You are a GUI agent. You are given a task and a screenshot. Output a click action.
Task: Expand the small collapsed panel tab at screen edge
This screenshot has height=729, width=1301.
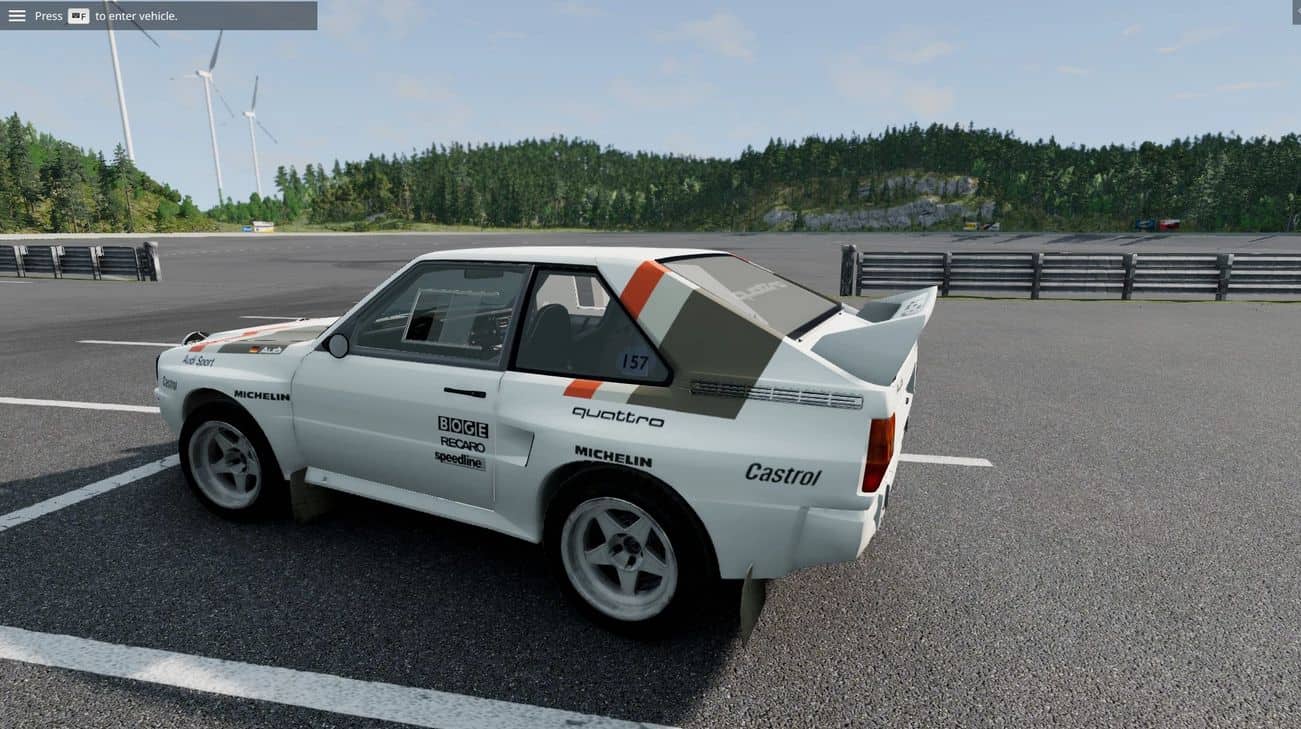click(x=1296, y=12)
